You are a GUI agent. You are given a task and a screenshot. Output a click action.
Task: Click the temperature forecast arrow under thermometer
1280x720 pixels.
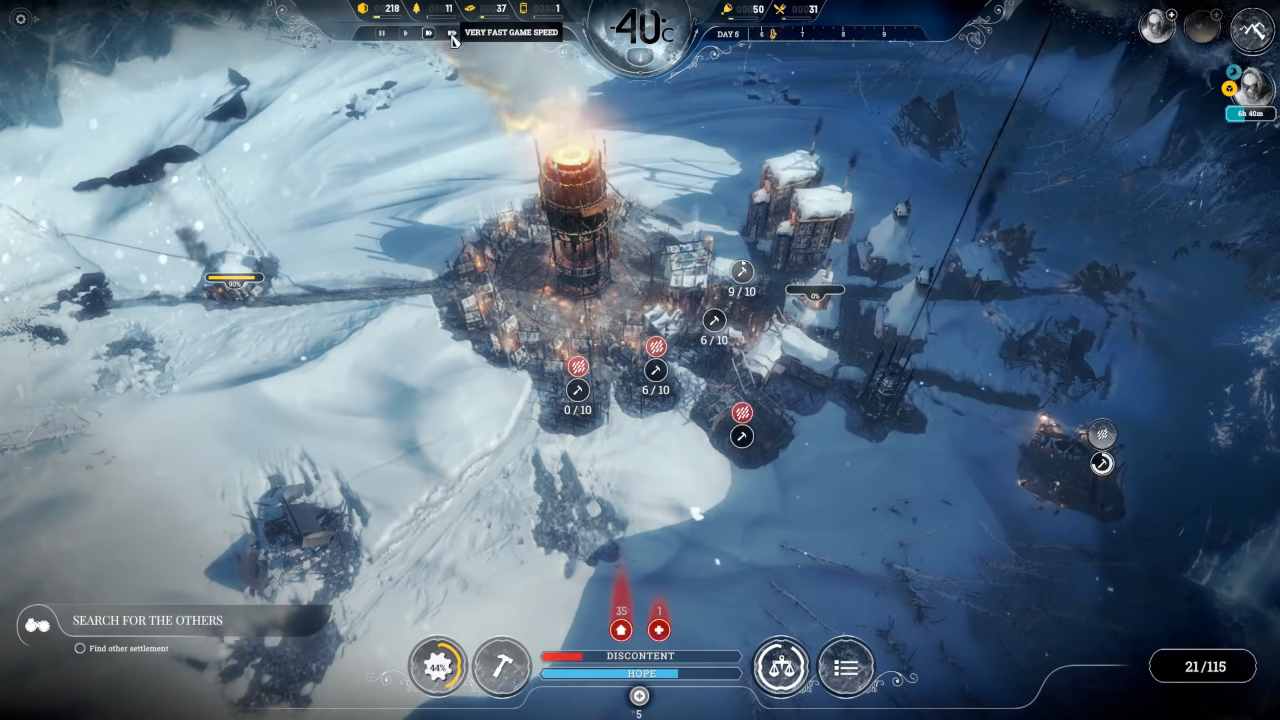point(640,58)
